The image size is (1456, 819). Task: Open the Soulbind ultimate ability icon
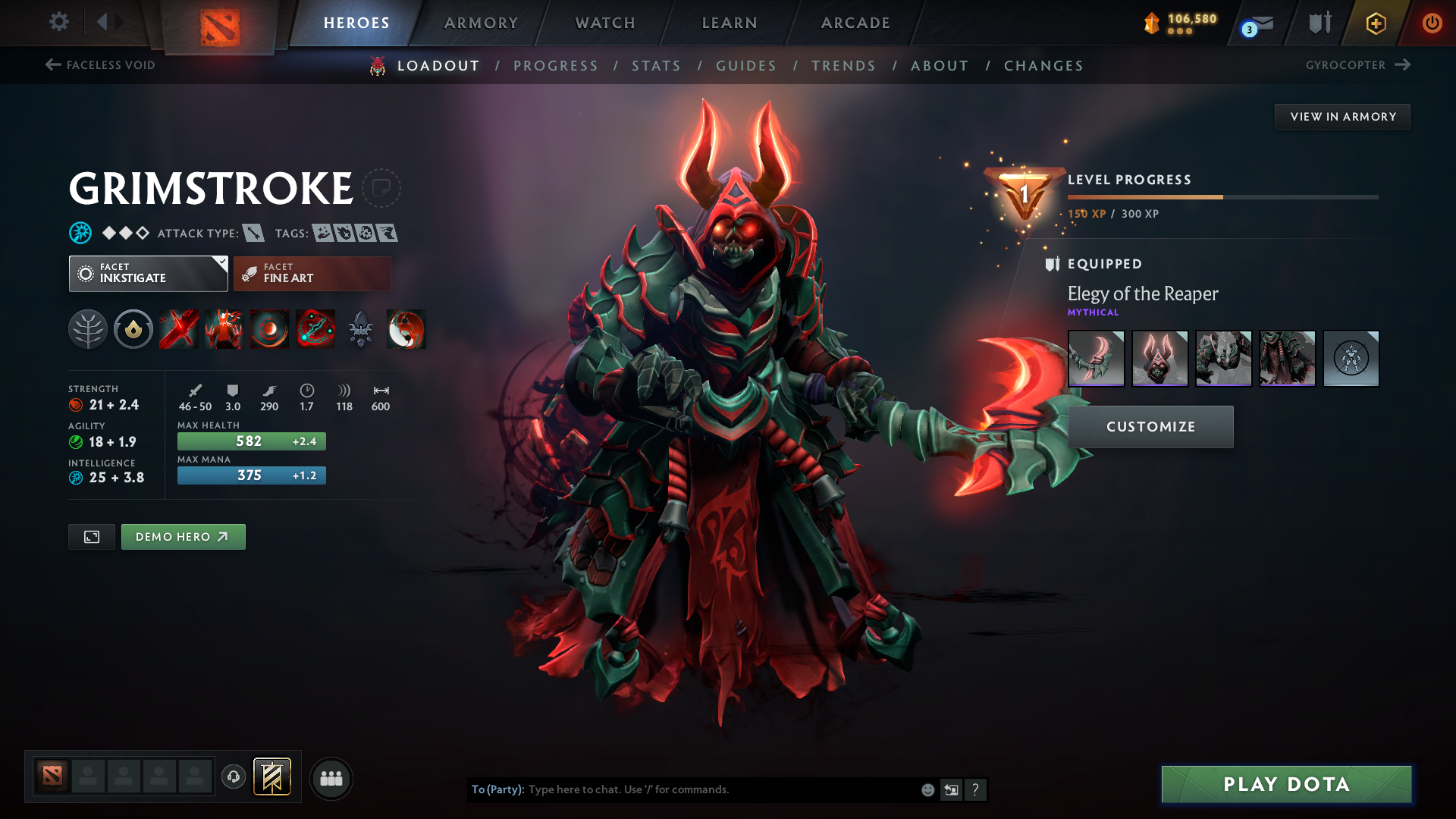click(x=315, y=329)
